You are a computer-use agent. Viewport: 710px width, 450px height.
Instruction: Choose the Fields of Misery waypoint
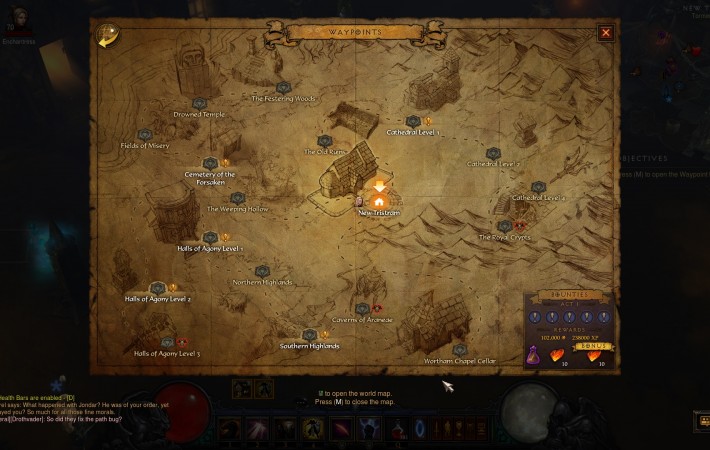[145, 135]
